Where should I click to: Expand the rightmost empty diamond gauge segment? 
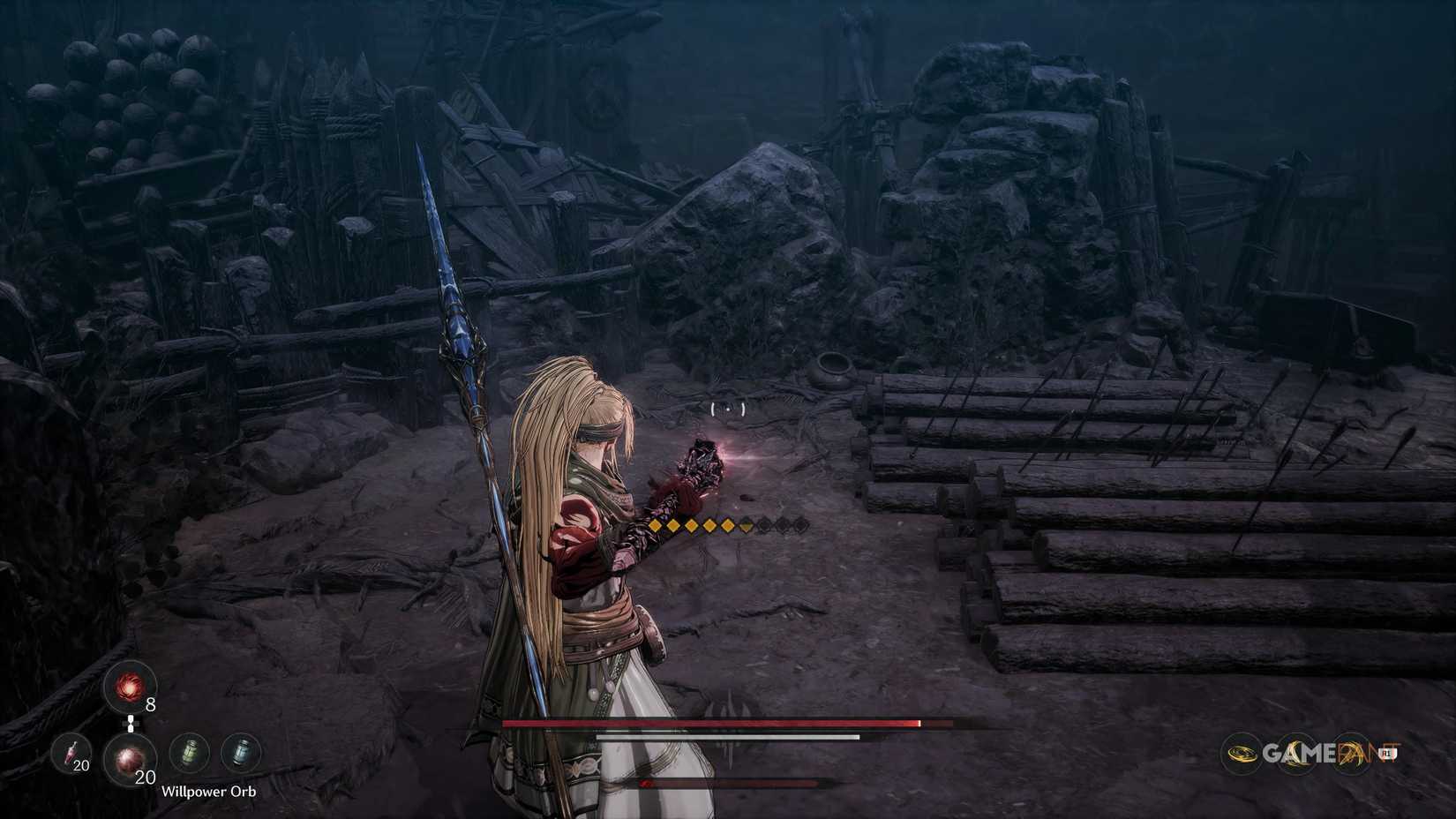[x=799, y=525]
